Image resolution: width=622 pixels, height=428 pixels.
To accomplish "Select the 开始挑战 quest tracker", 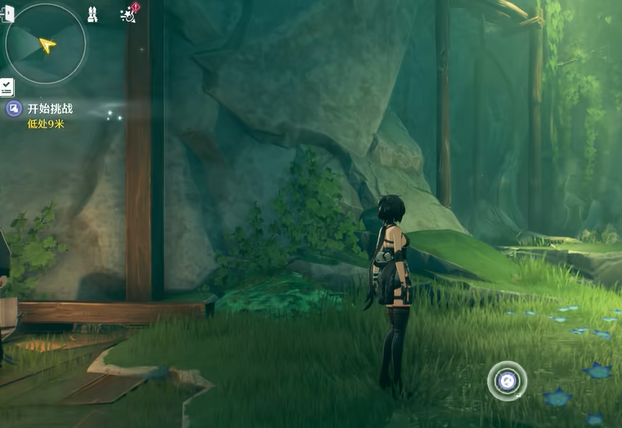I will 49,108.
